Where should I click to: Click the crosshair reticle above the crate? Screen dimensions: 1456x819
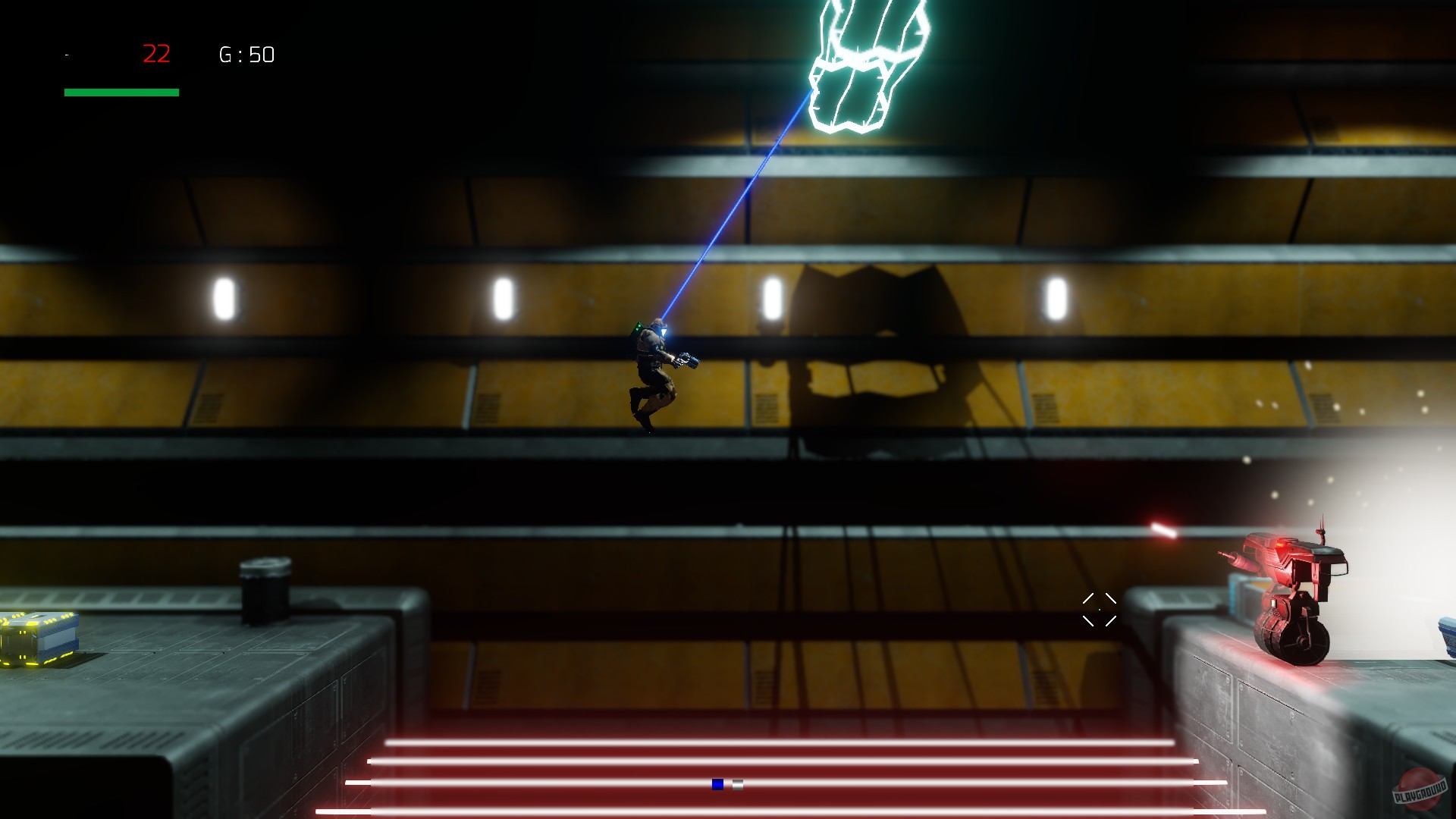point(1098,610)
